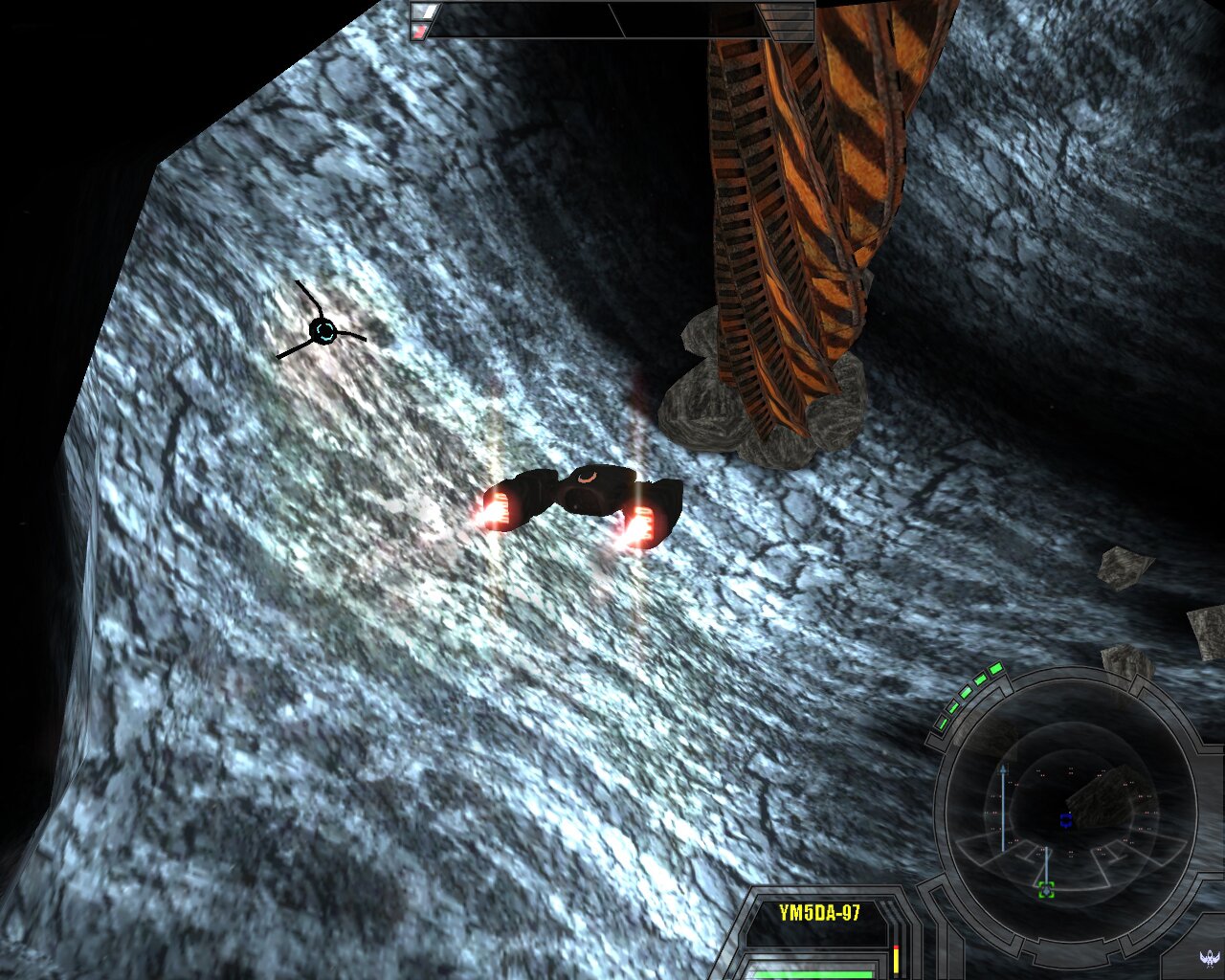
Task: Select the YM5DA-97 target name panel
Action: pyautogui.click(x=819, y=914)
